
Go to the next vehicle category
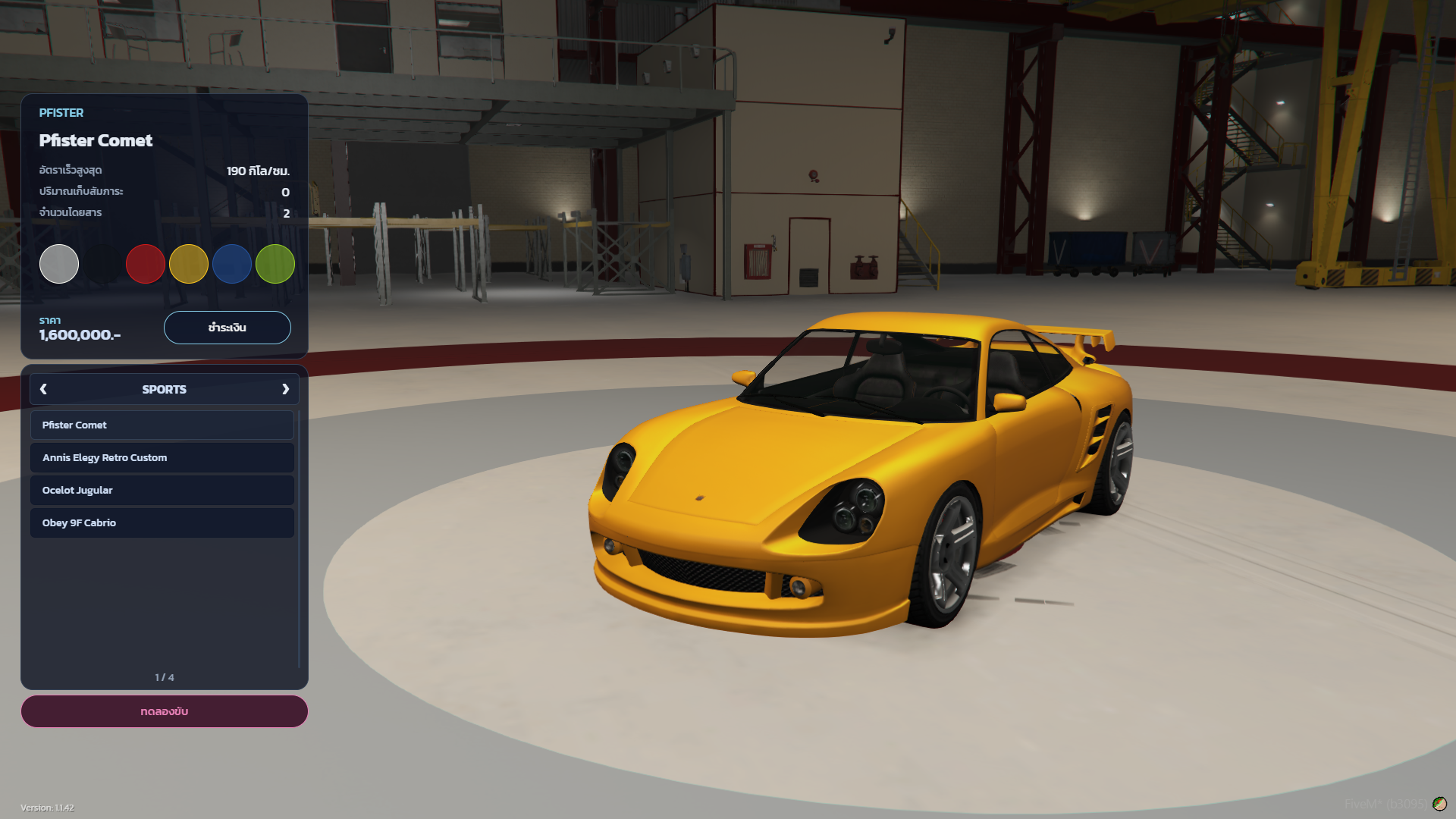pyautogui.click(x=285, y=389)
